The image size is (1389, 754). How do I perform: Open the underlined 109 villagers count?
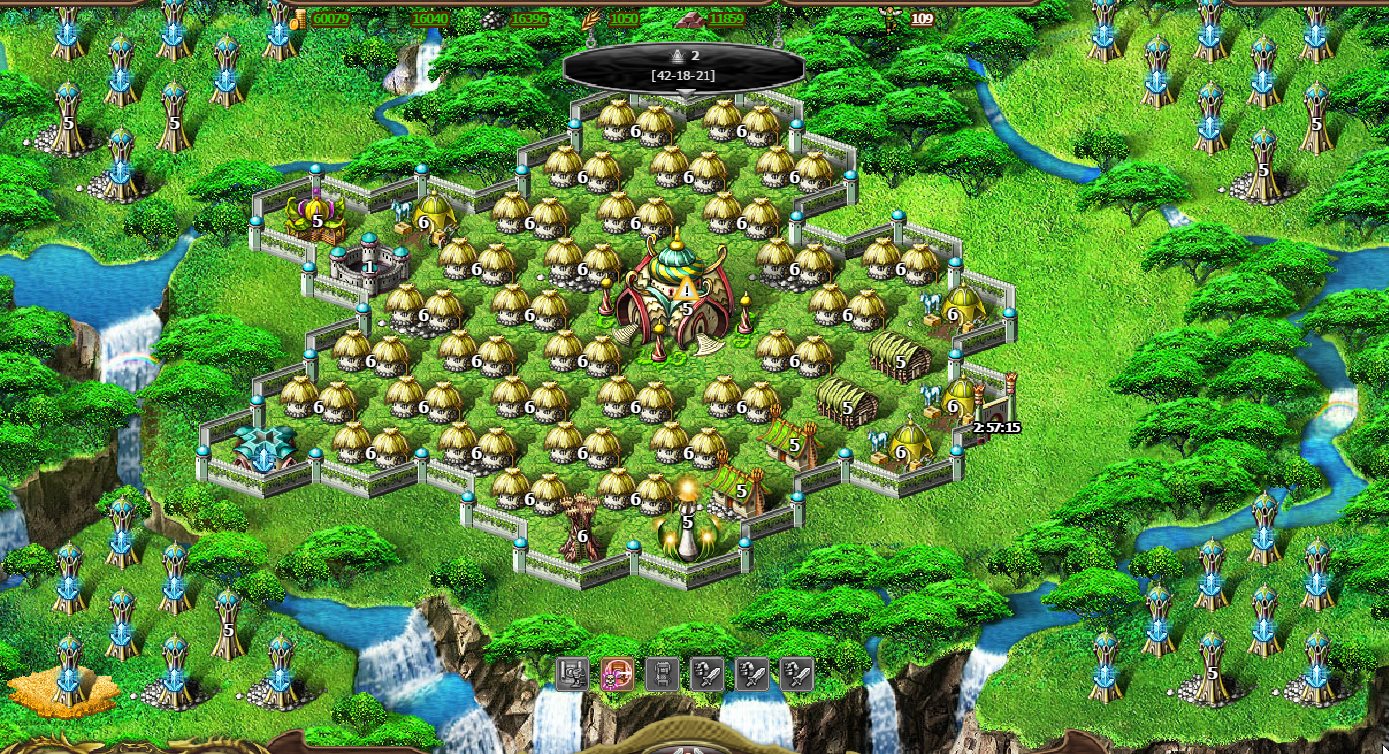921,19
